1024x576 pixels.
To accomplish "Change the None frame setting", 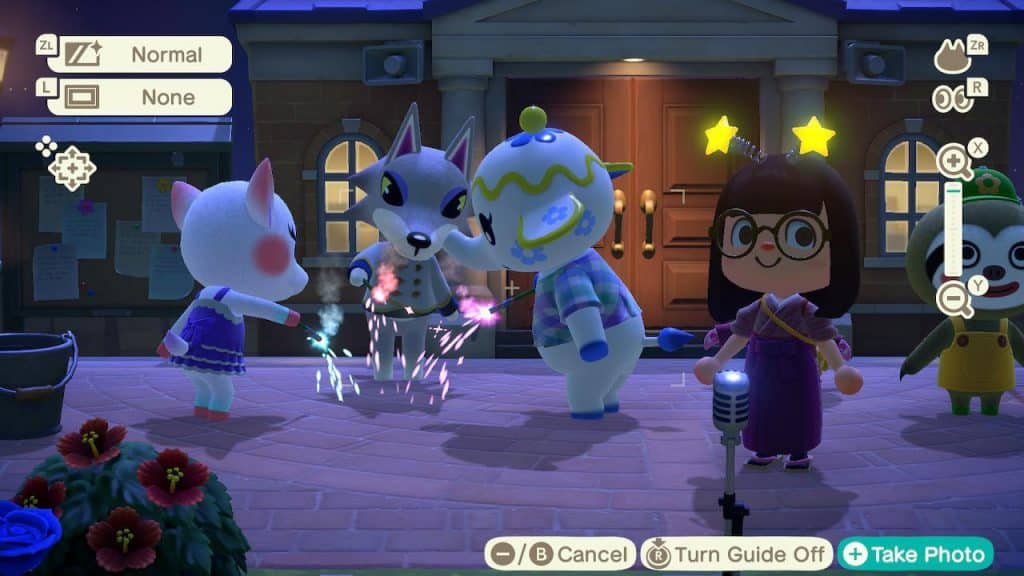I will pyautogui.click(x=138, y=97).
